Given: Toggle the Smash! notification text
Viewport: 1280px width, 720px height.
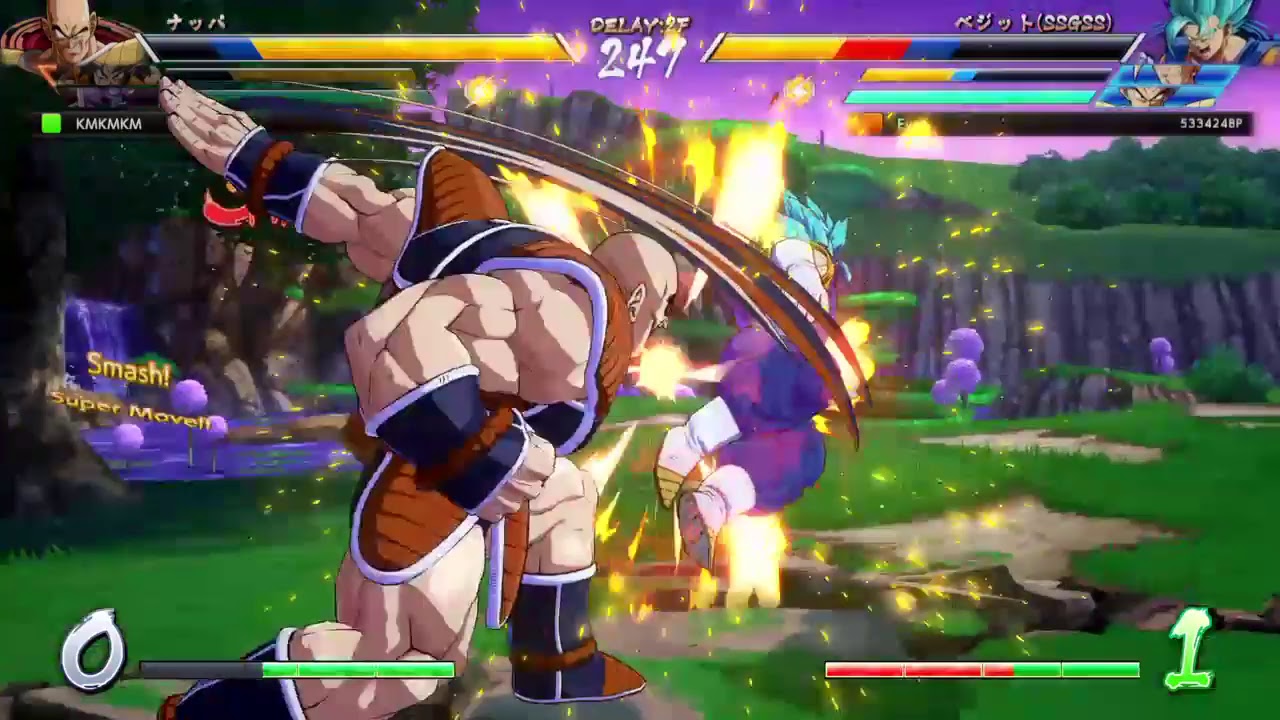Looking at the screenshot, I should pos(128,370).
